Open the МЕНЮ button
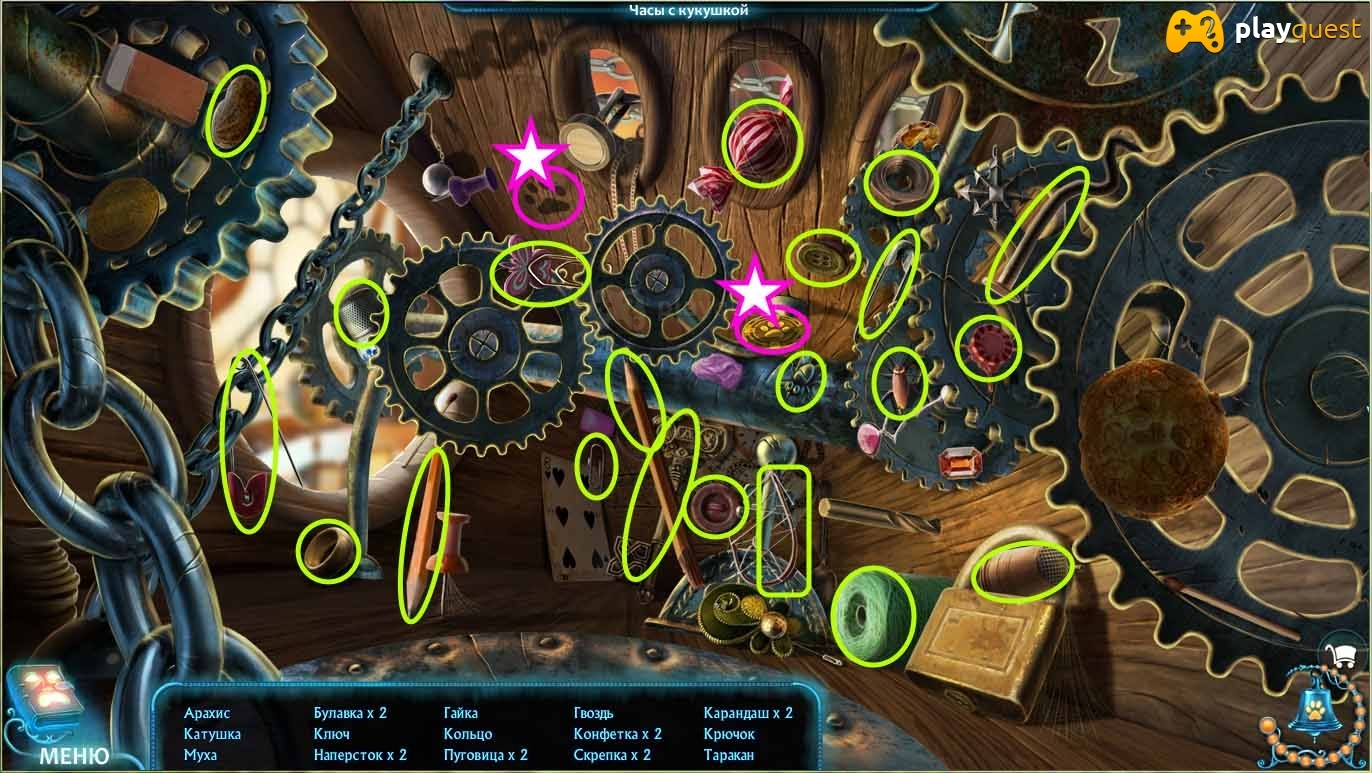This screenshot has width=1372, height=773. pyautogui.click(x=74, y=755)
